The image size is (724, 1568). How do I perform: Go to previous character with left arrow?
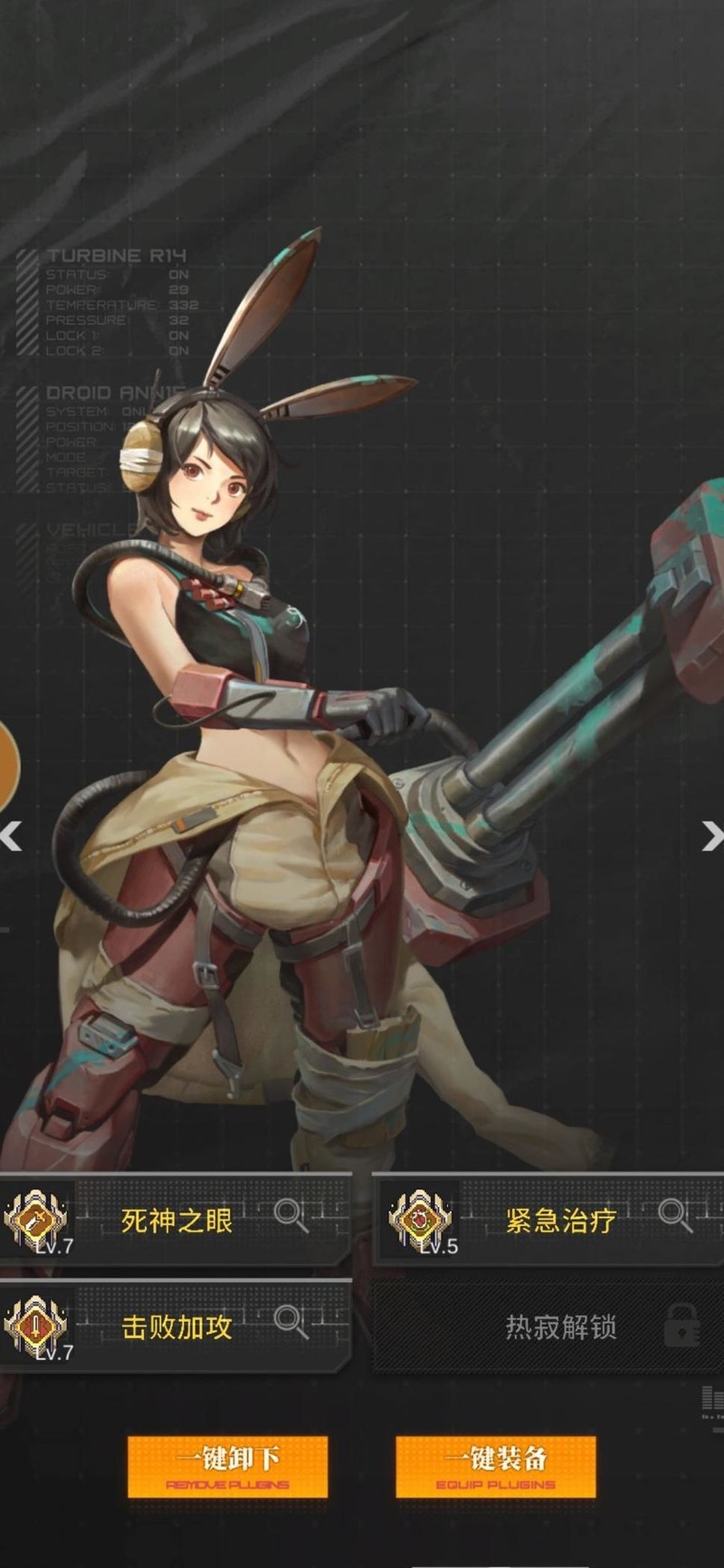11,837
